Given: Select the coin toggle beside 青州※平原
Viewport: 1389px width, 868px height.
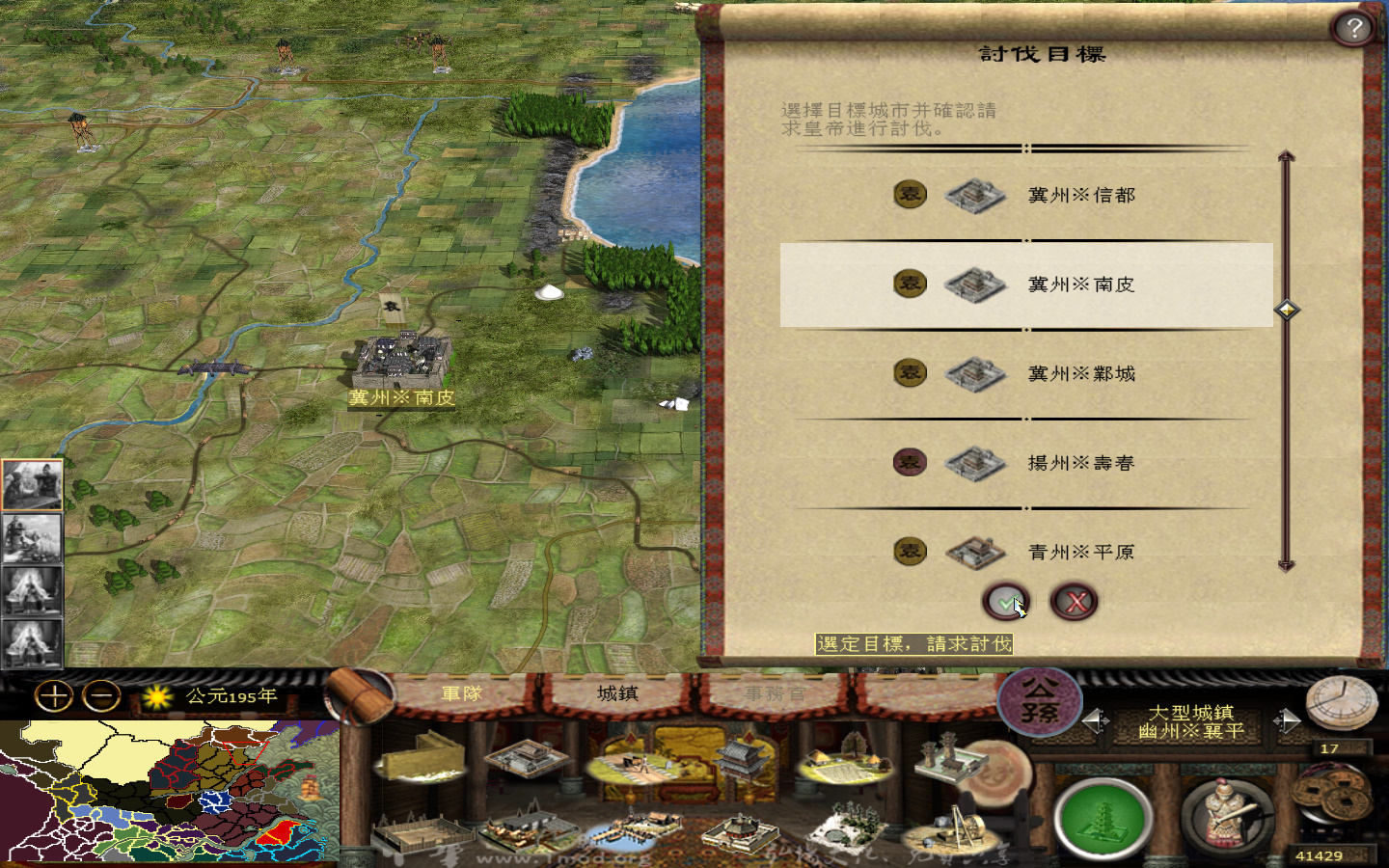Looking at the screenshot, I should (x=908, y=552).
